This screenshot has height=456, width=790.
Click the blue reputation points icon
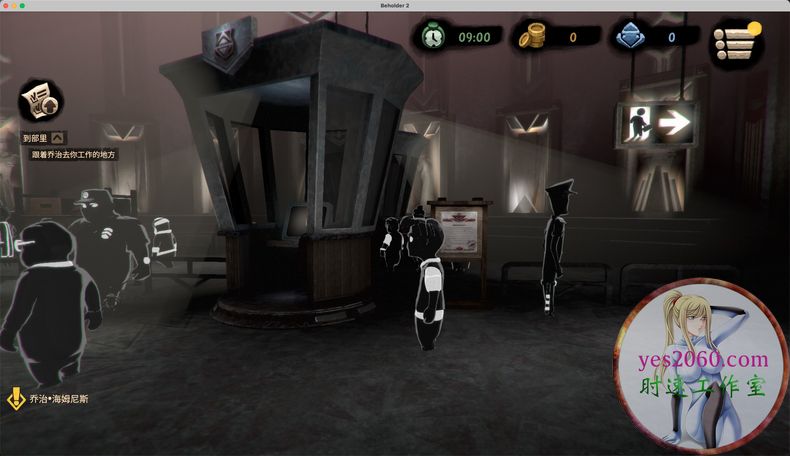coord(630,38)
